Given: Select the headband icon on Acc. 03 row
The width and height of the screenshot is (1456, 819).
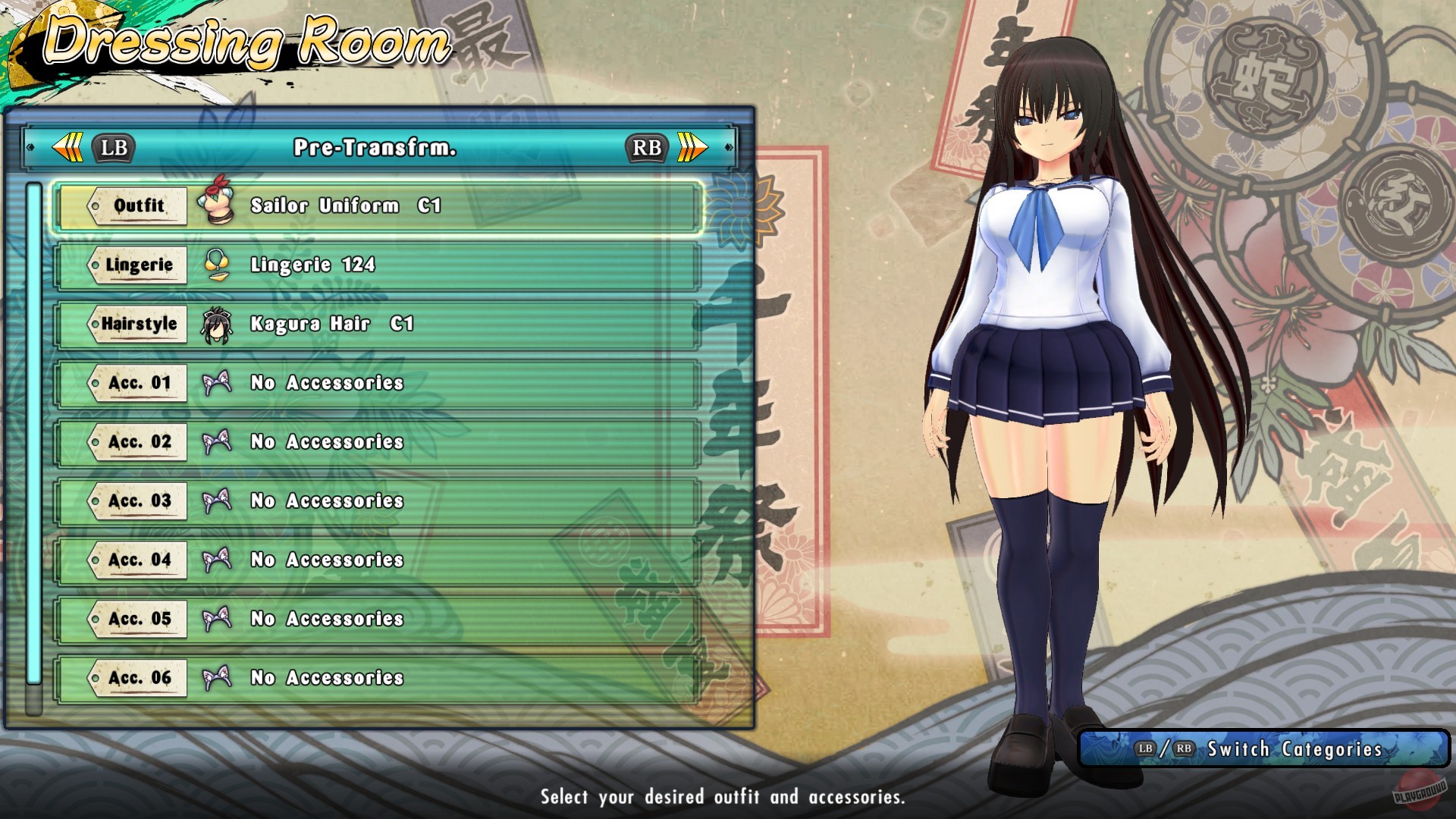Looking at the screenshot, I should (218, 500).
